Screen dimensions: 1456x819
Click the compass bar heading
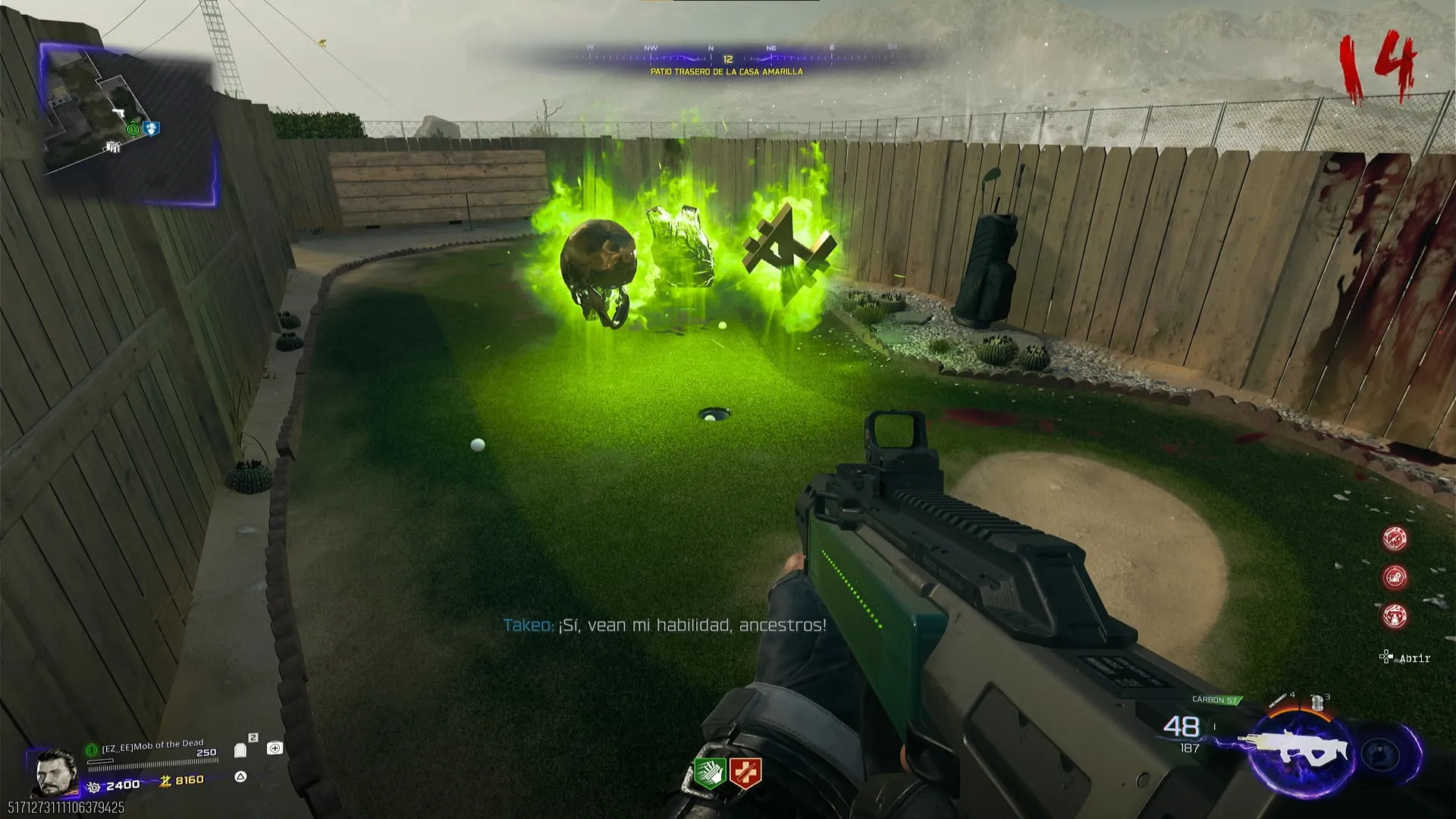coord(726,58)
